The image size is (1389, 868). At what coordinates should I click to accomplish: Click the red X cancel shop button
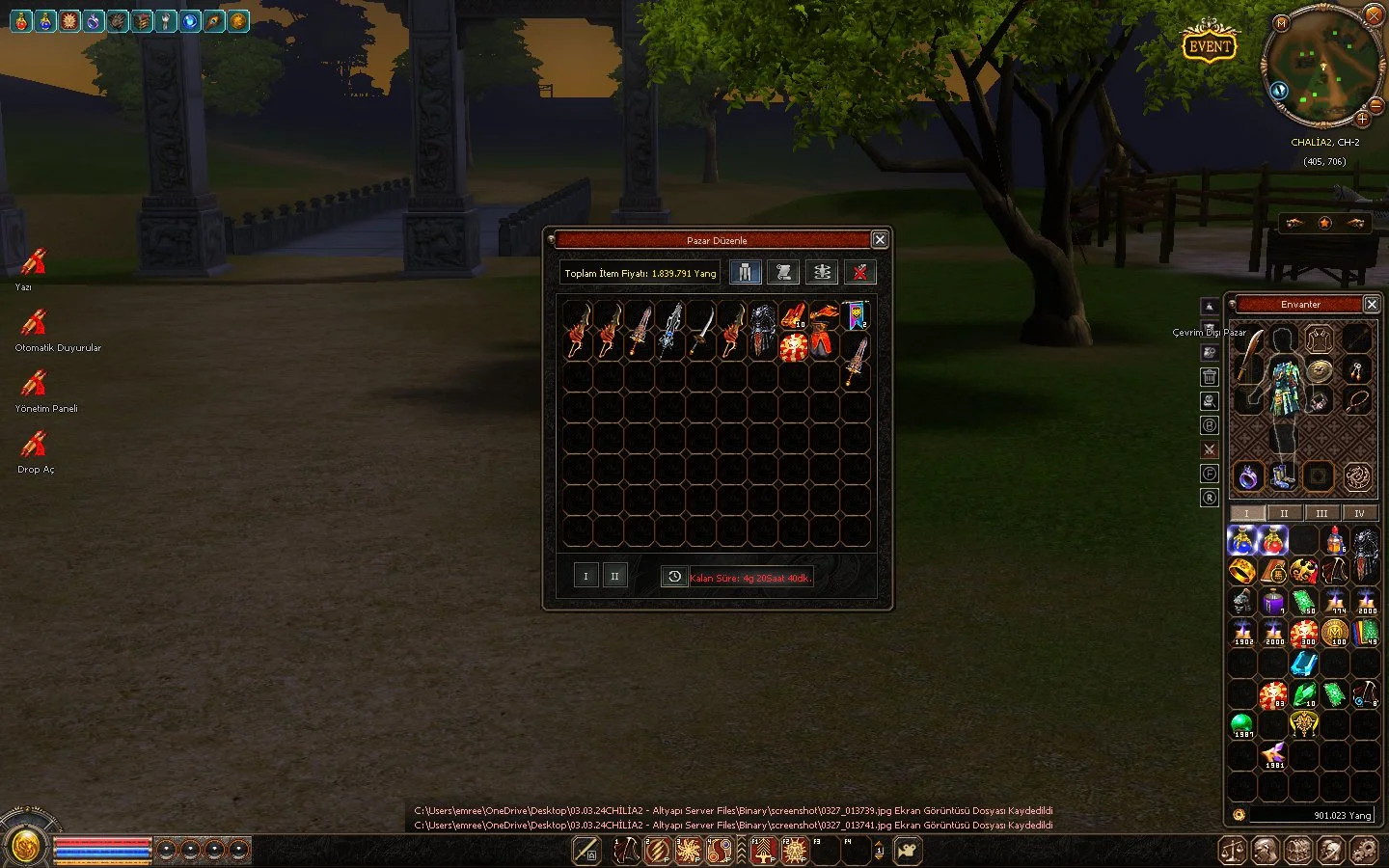point(859,273)
